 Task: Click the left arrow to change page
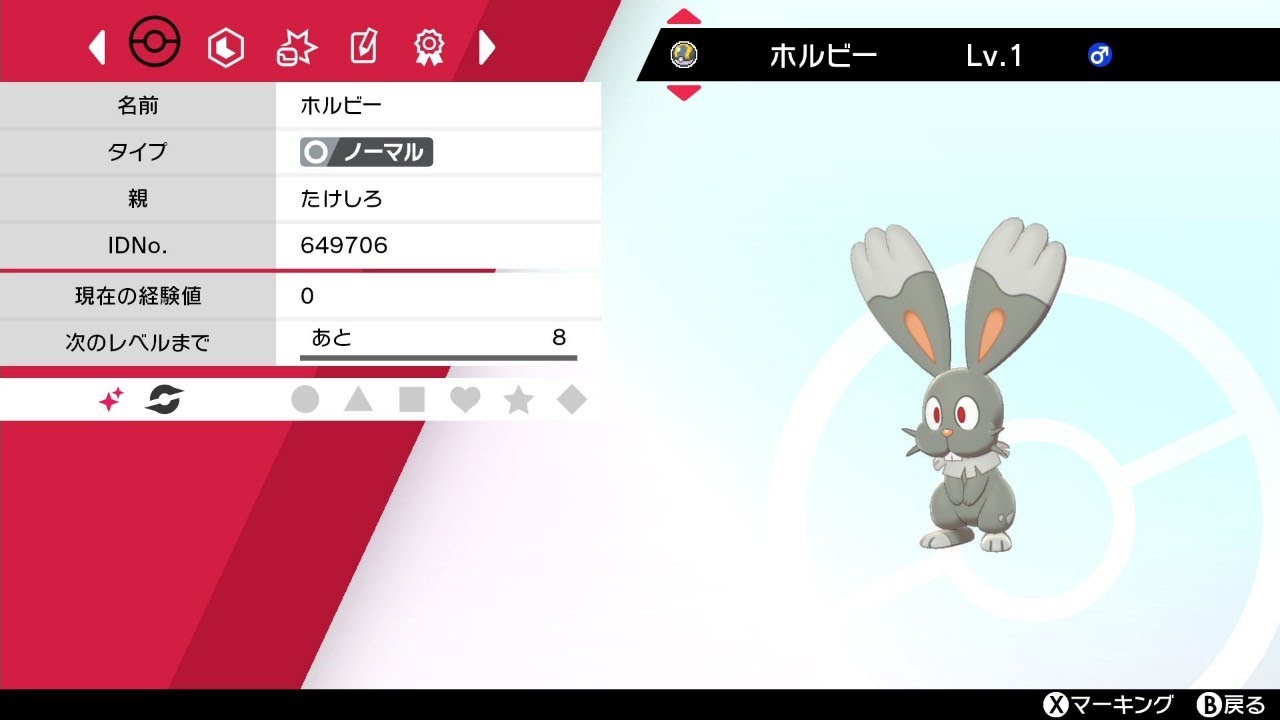[96, 46]
